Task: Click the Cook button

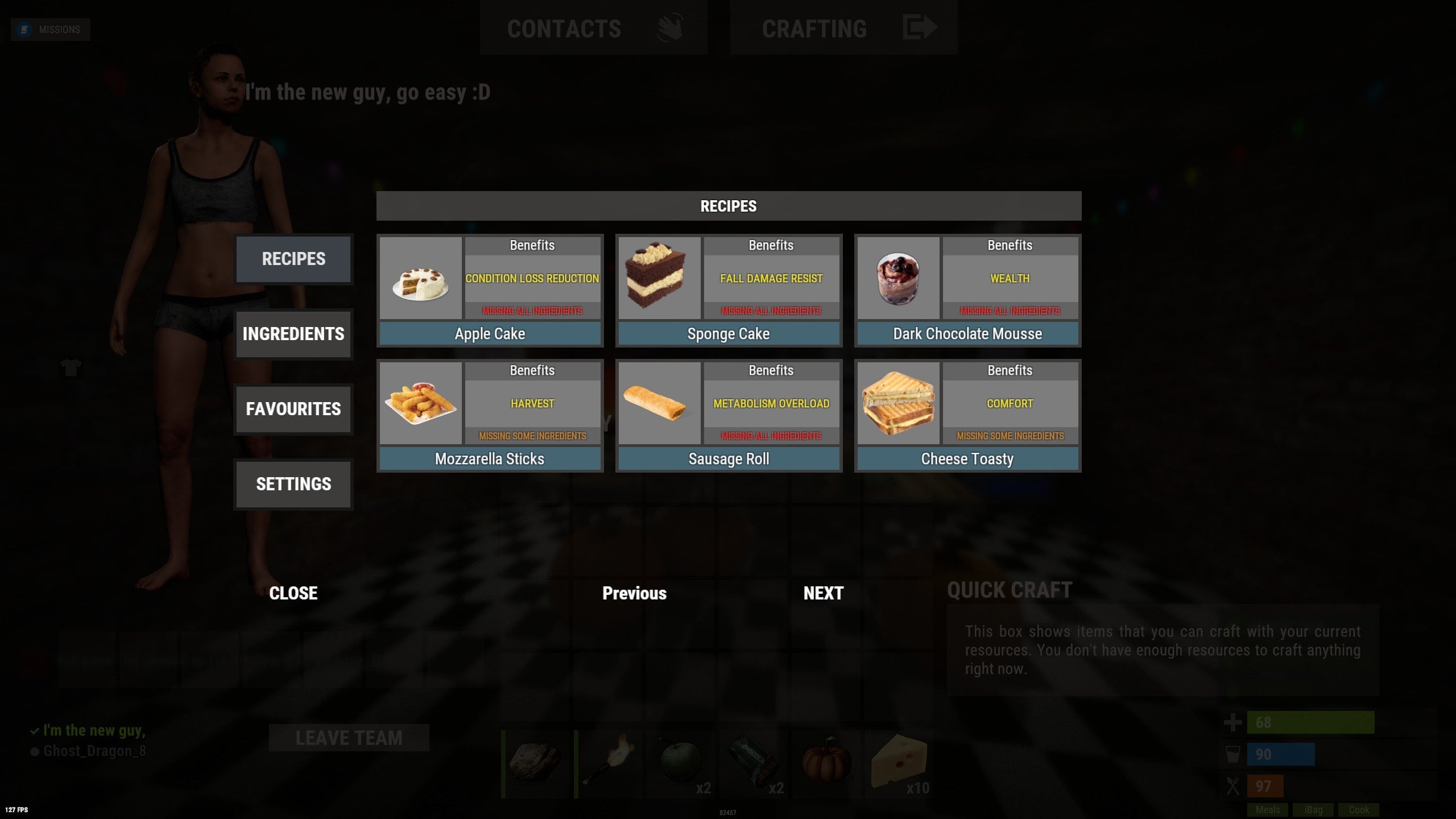Action: click(x=1359, y=810)
